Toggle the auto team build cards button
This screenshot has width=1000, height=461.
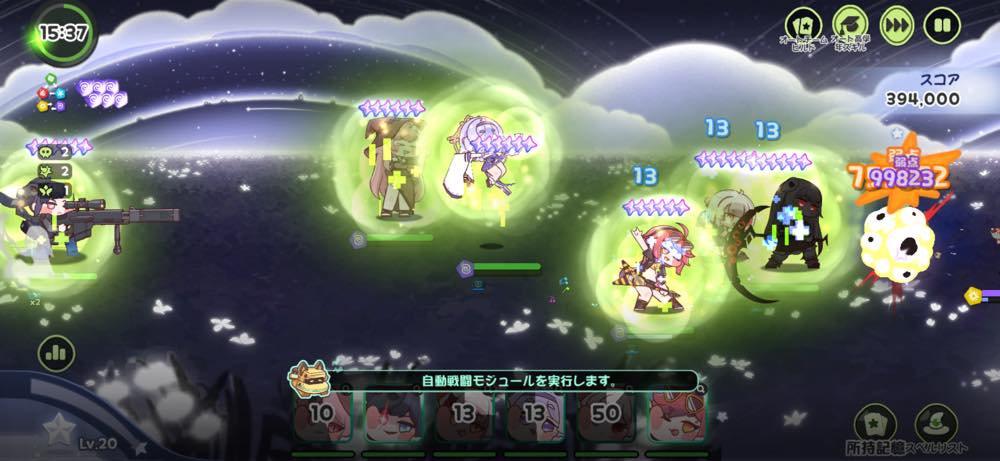tap(803, 26)
